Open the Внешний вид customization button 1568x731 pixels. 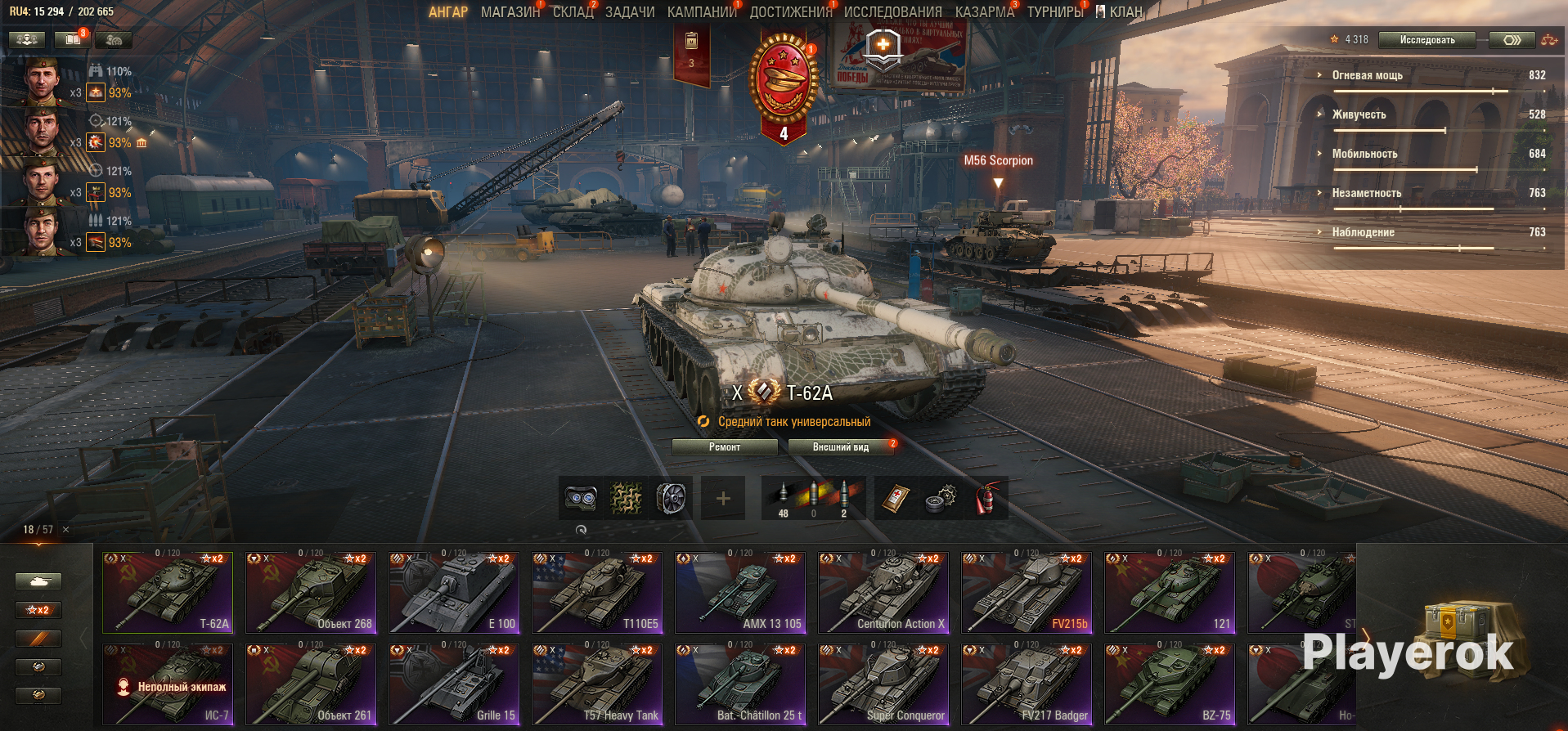(840, 447)
